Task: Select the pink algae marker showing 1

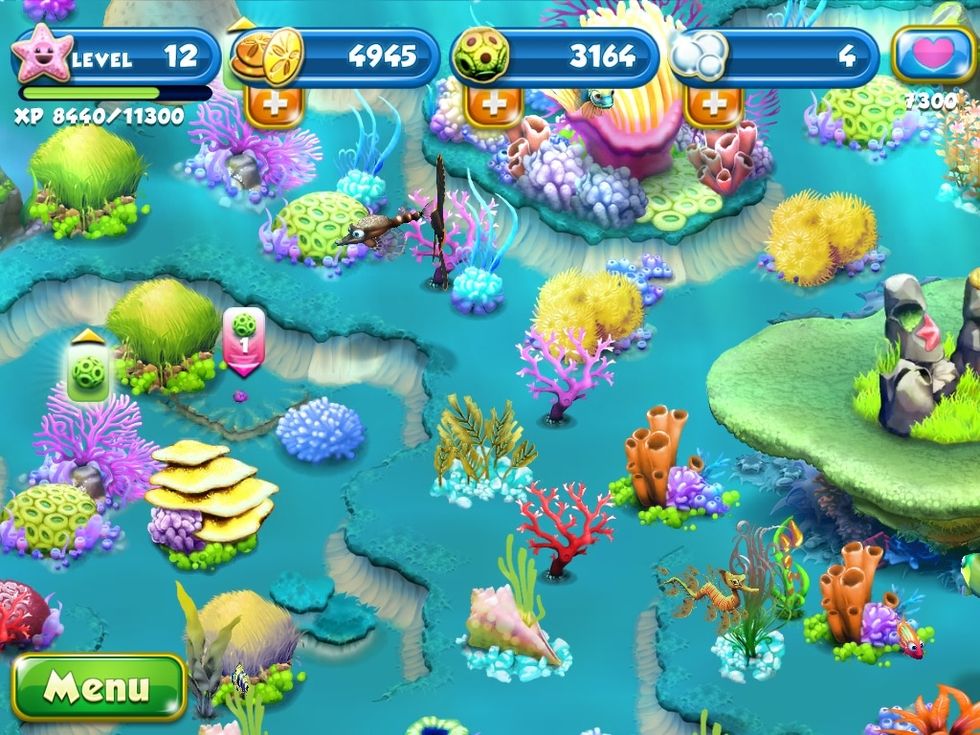Action: coord(243,340)
